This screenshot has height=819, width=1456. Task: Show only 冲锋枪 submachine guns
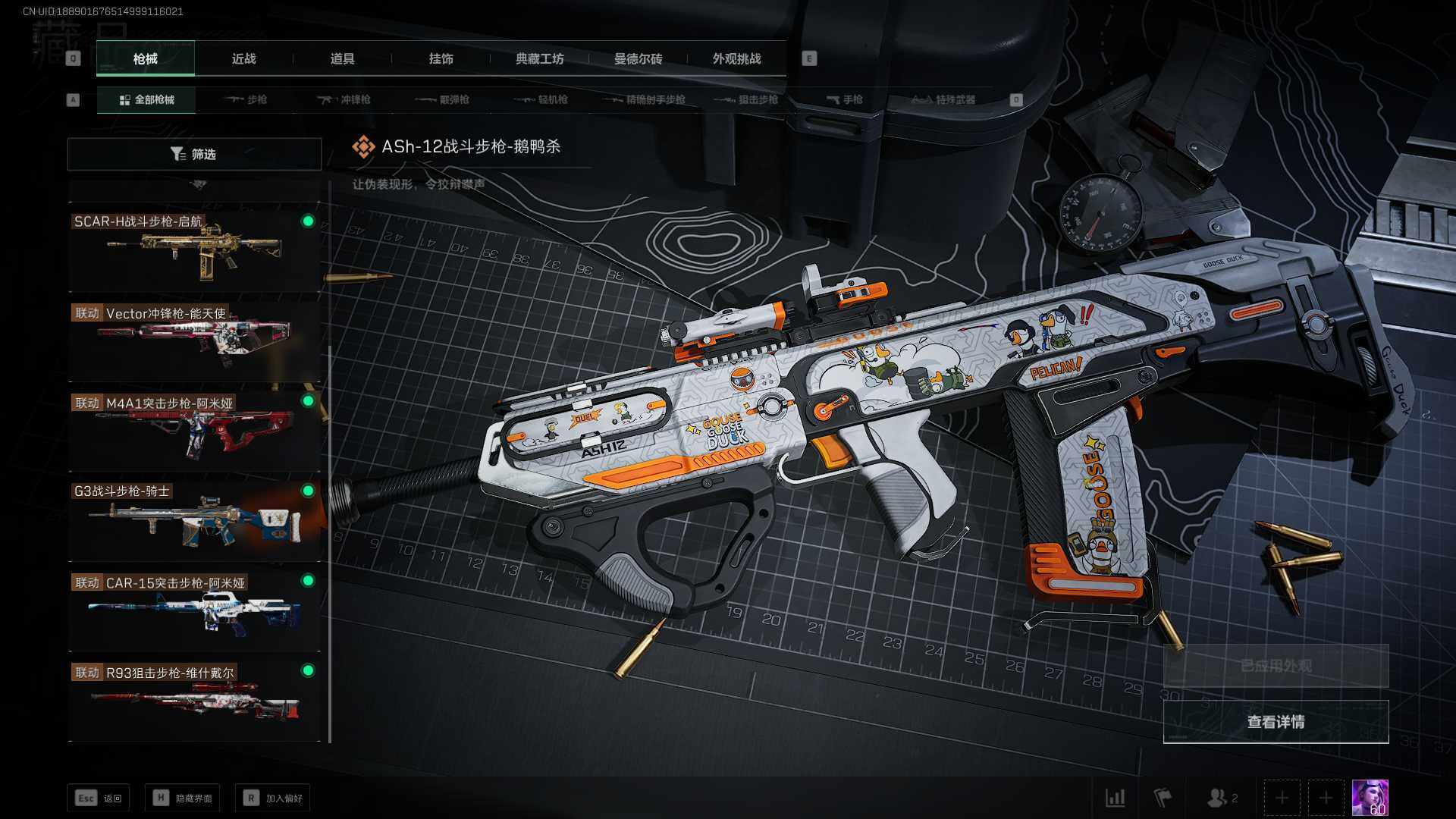[344, 99]
